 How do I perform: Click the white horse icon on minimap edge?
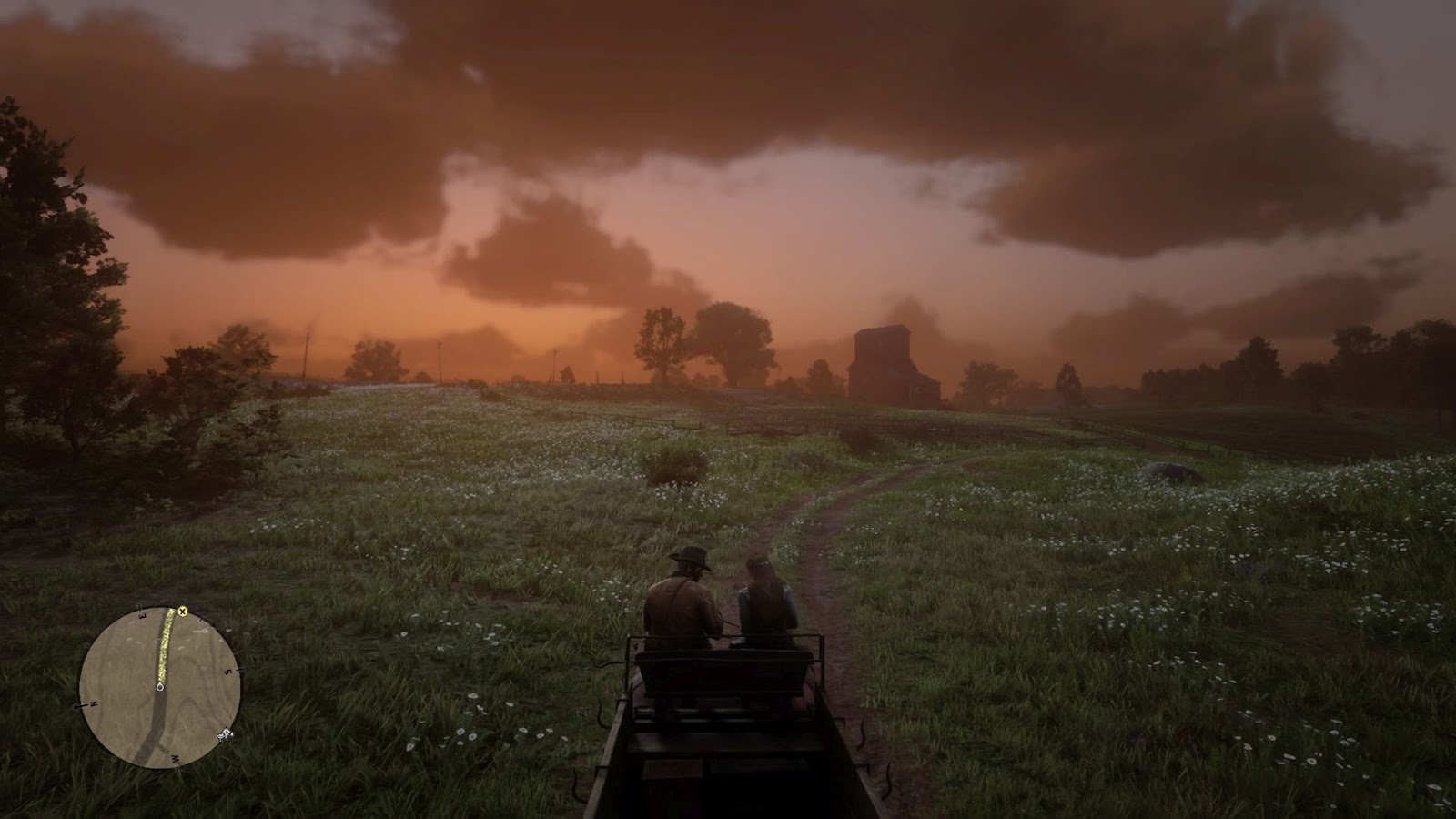[x=225, y=733]
